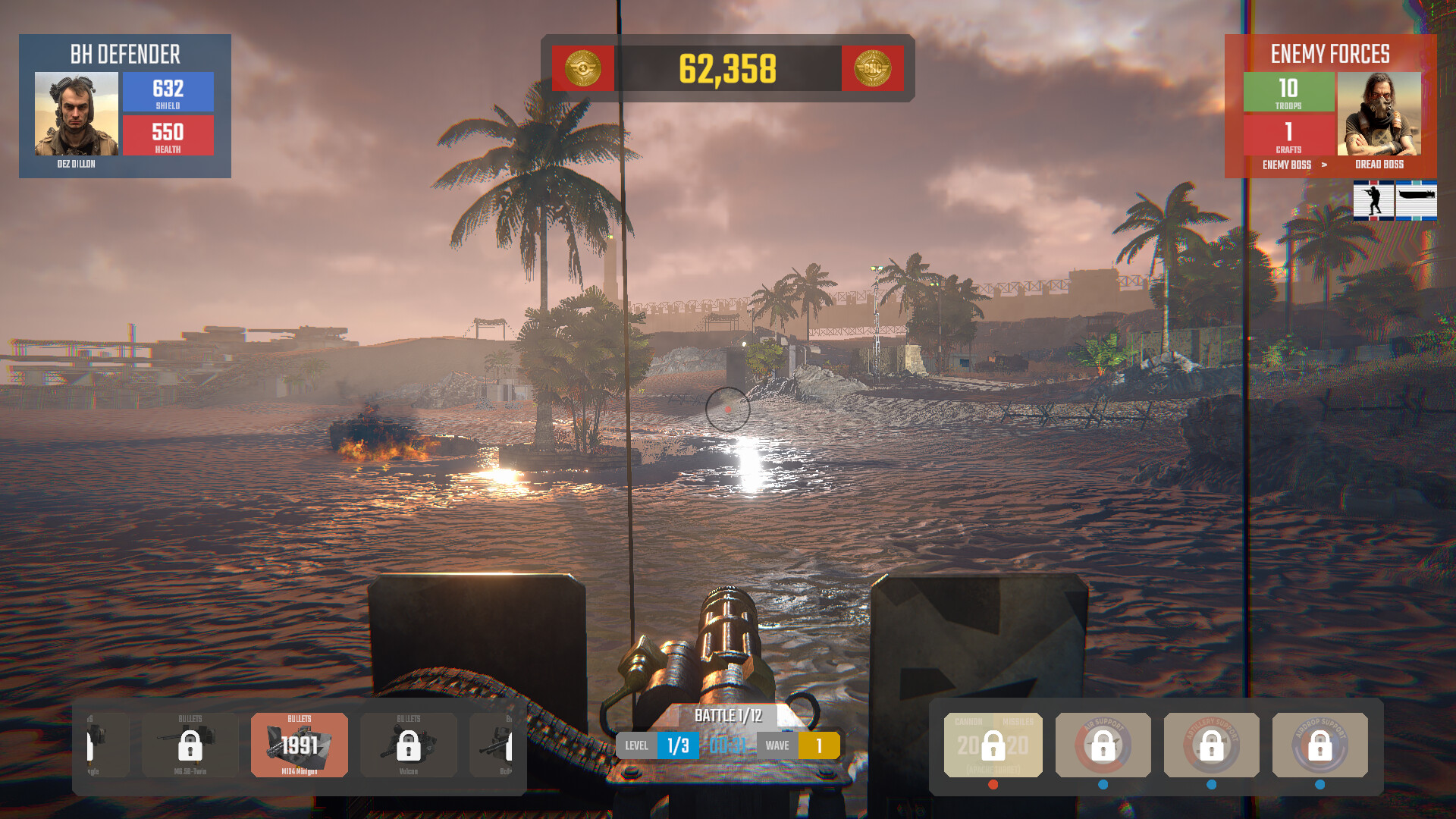Select the enemy soldier silhouette icon
Screen dimensions: 1456x819
(1373, 200)
